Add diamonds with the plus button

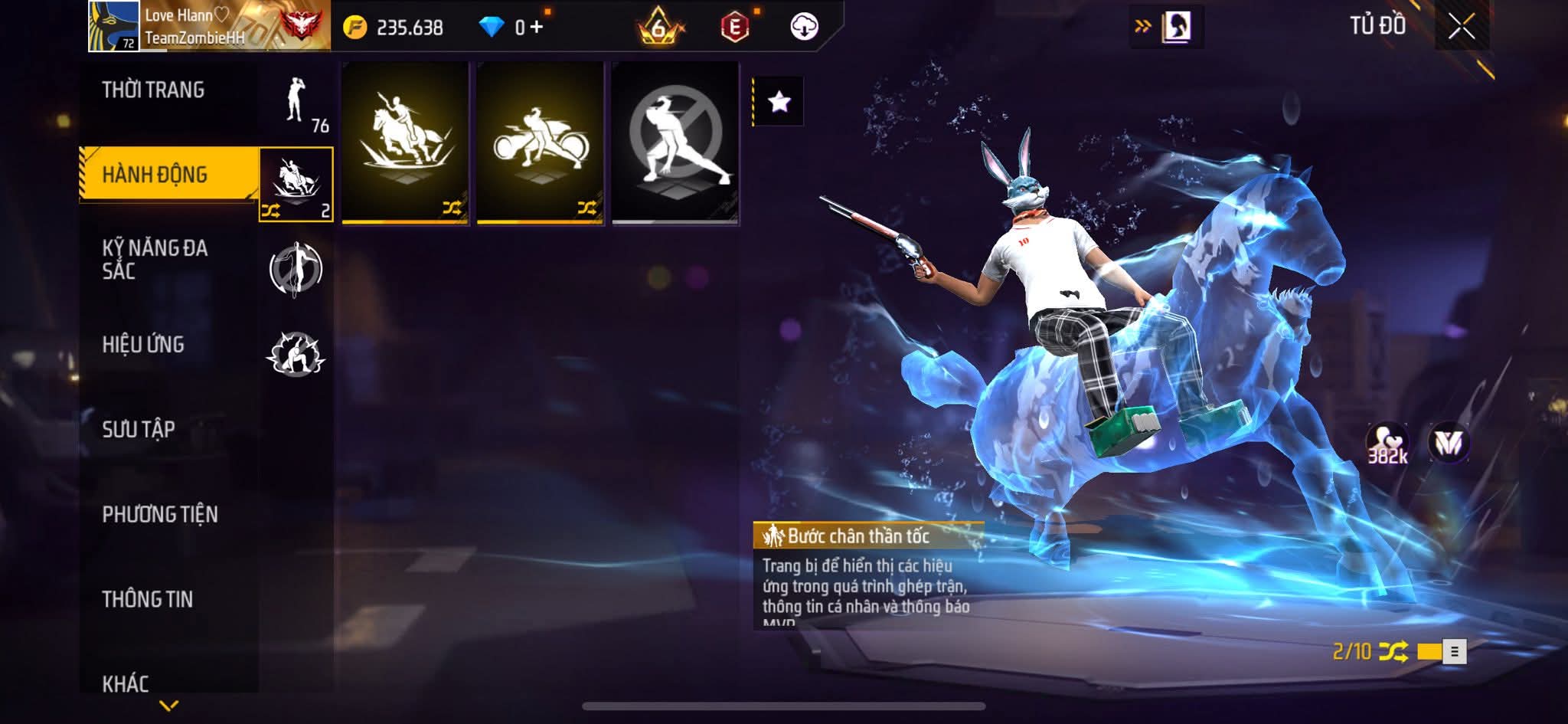(x=536, y=28)
